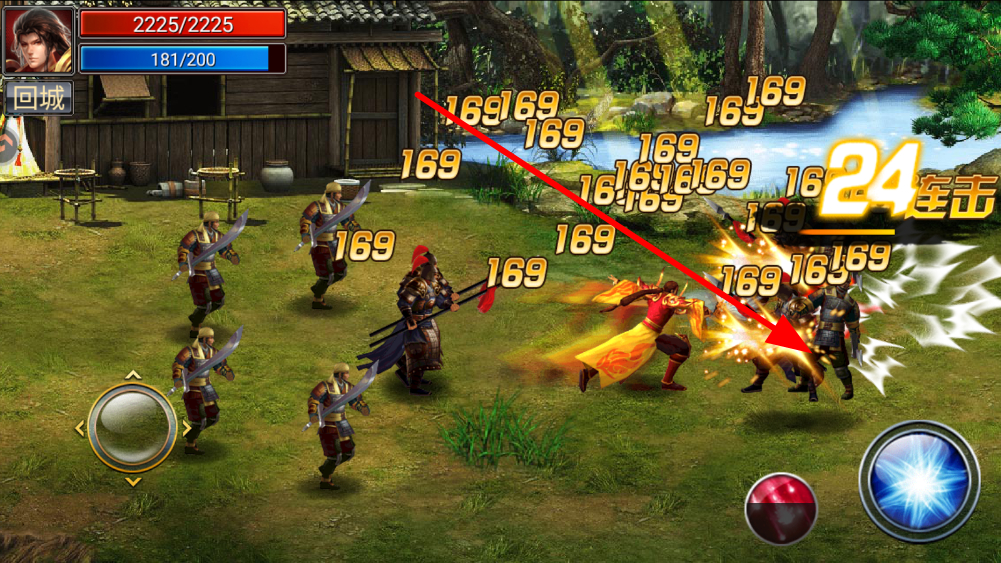Tap the 回城 return-to-town button
Viewport: 1001px width, 563px height.
coord(39,98)
